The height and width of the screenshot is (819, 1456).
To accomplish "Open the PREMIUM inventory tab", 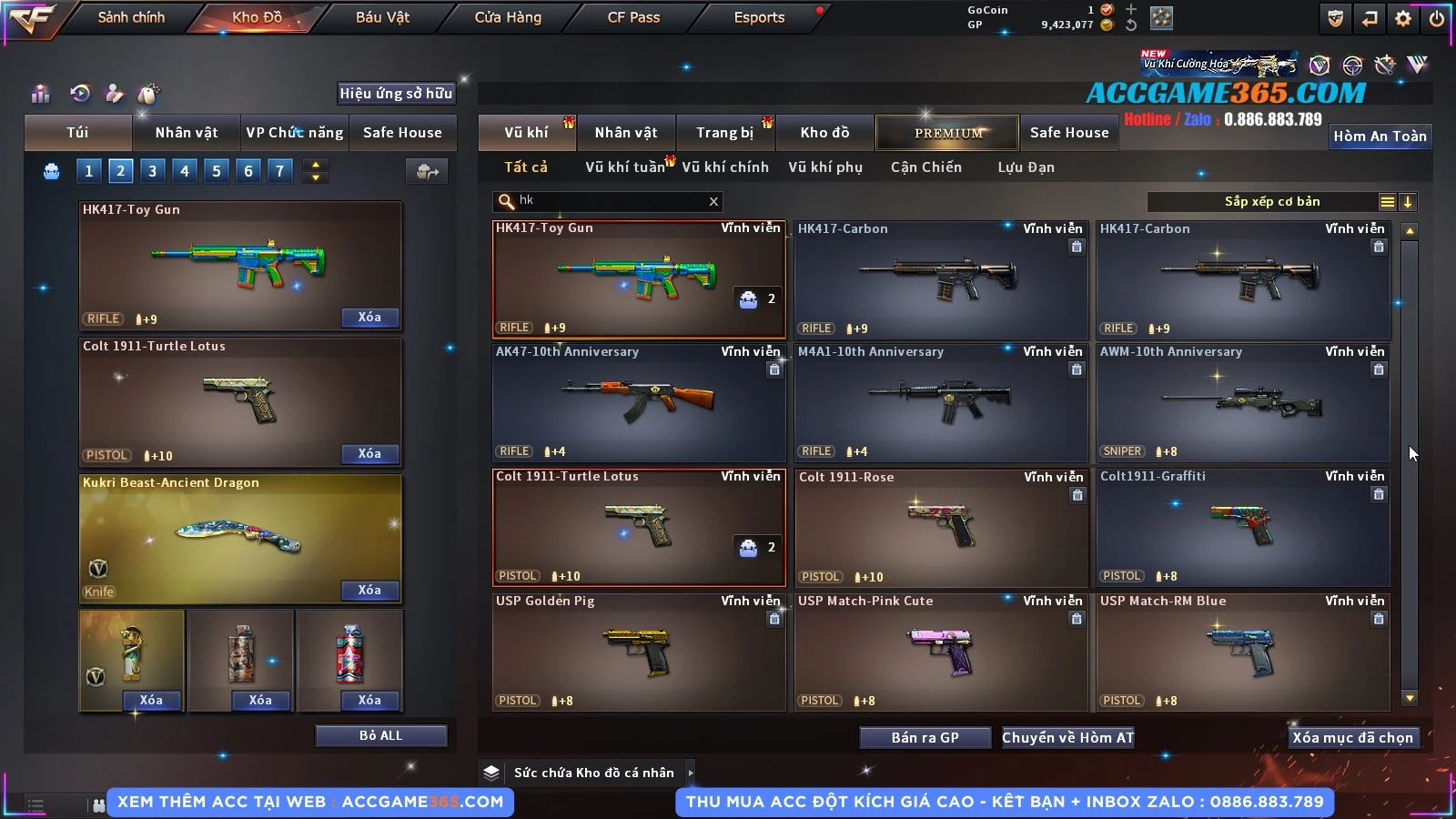I will click(947, 133).
